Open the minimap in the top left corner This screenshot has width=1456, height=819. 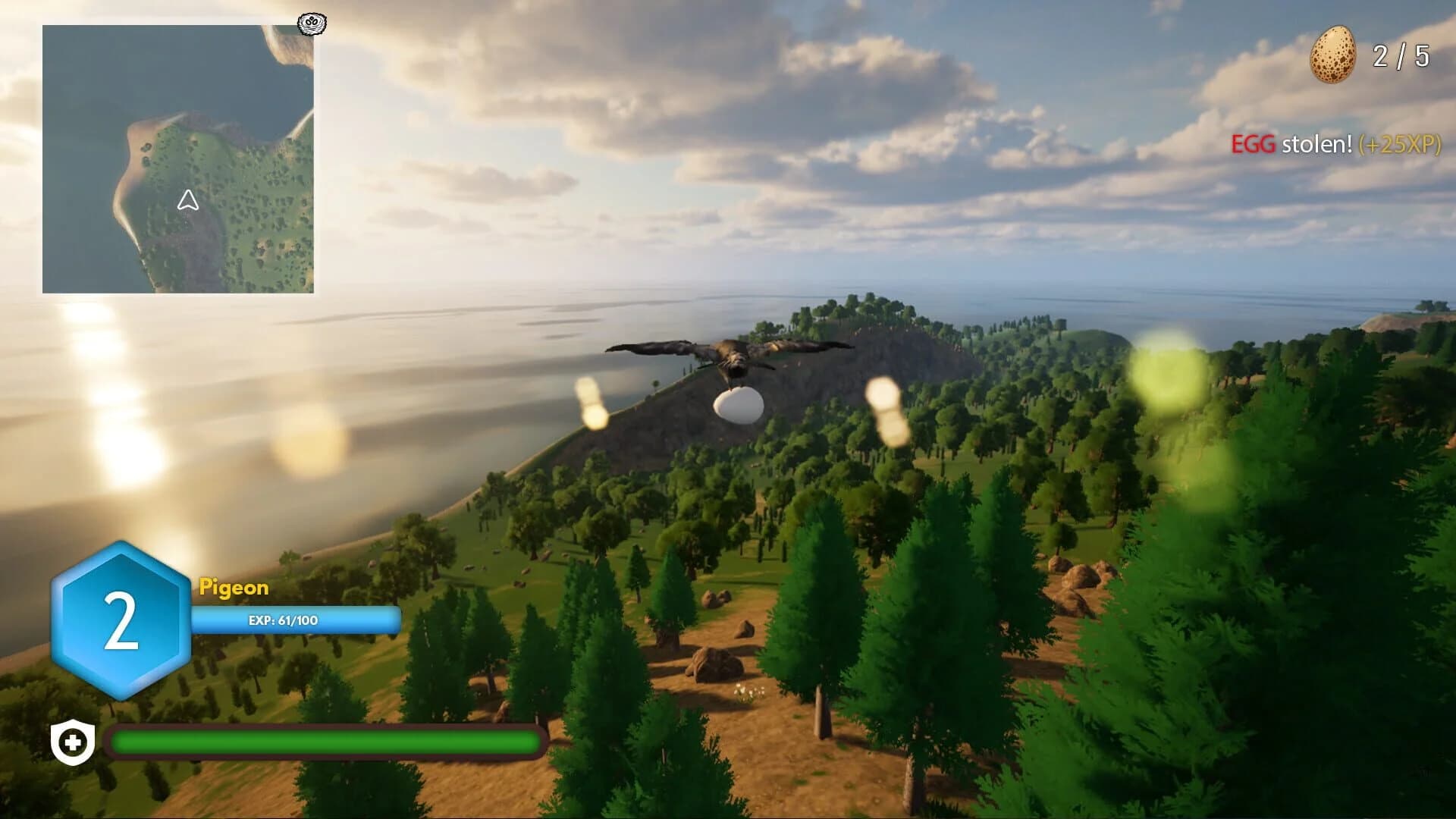[x=182, y=159]
